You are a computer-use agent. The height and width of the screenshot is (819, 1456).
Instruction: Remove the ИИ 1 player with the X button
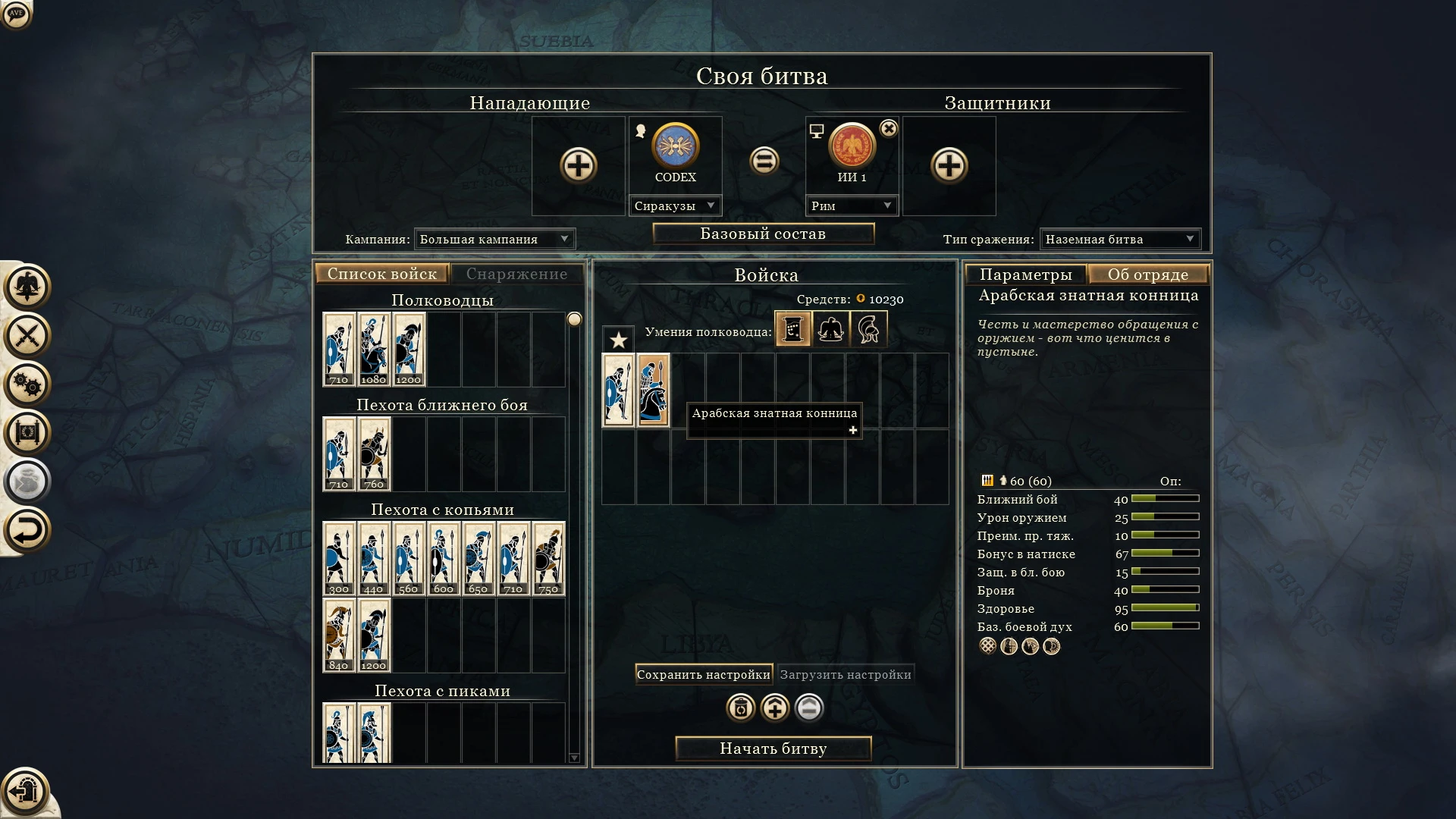point(889,127)
